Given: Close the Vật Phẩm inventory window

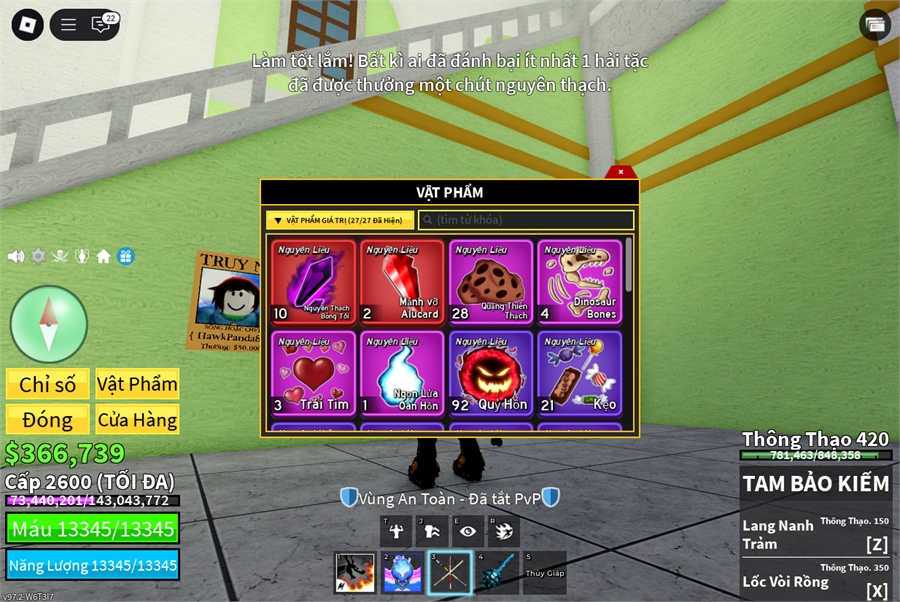Looking at the screenshot, I should click(621, 172).
